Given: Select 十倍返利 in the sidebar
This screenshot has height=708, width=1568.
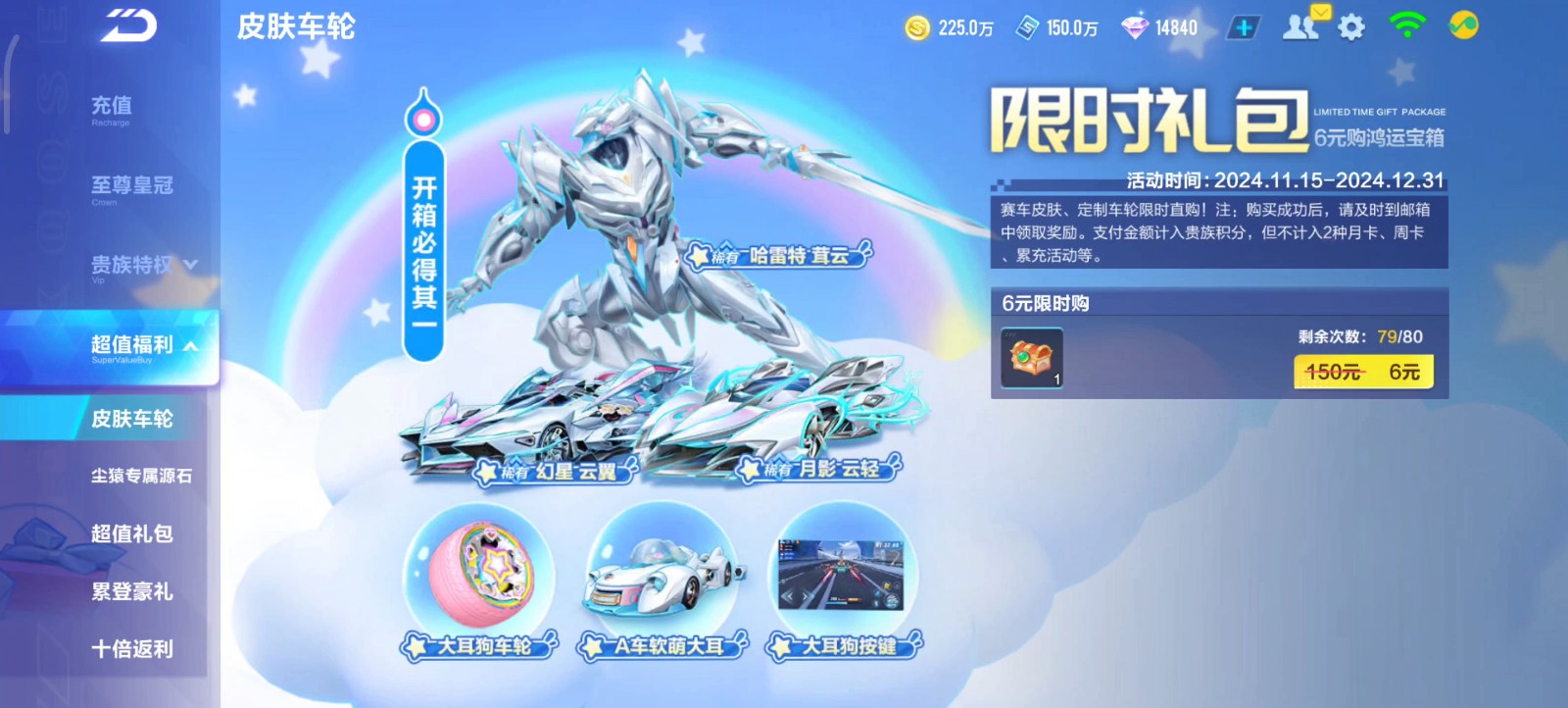Looking at the screenshot, I should click(x=130, y=649).
